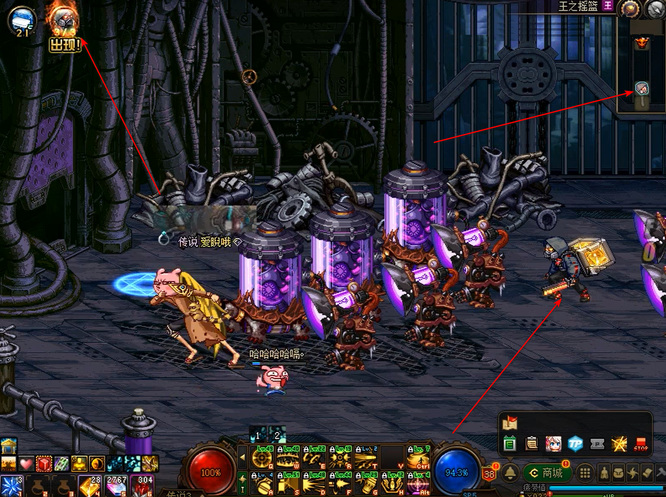This screenshot has height=497, width=666.
Task: Open the 商城 shop button
Action: click(x=547, y=472)
